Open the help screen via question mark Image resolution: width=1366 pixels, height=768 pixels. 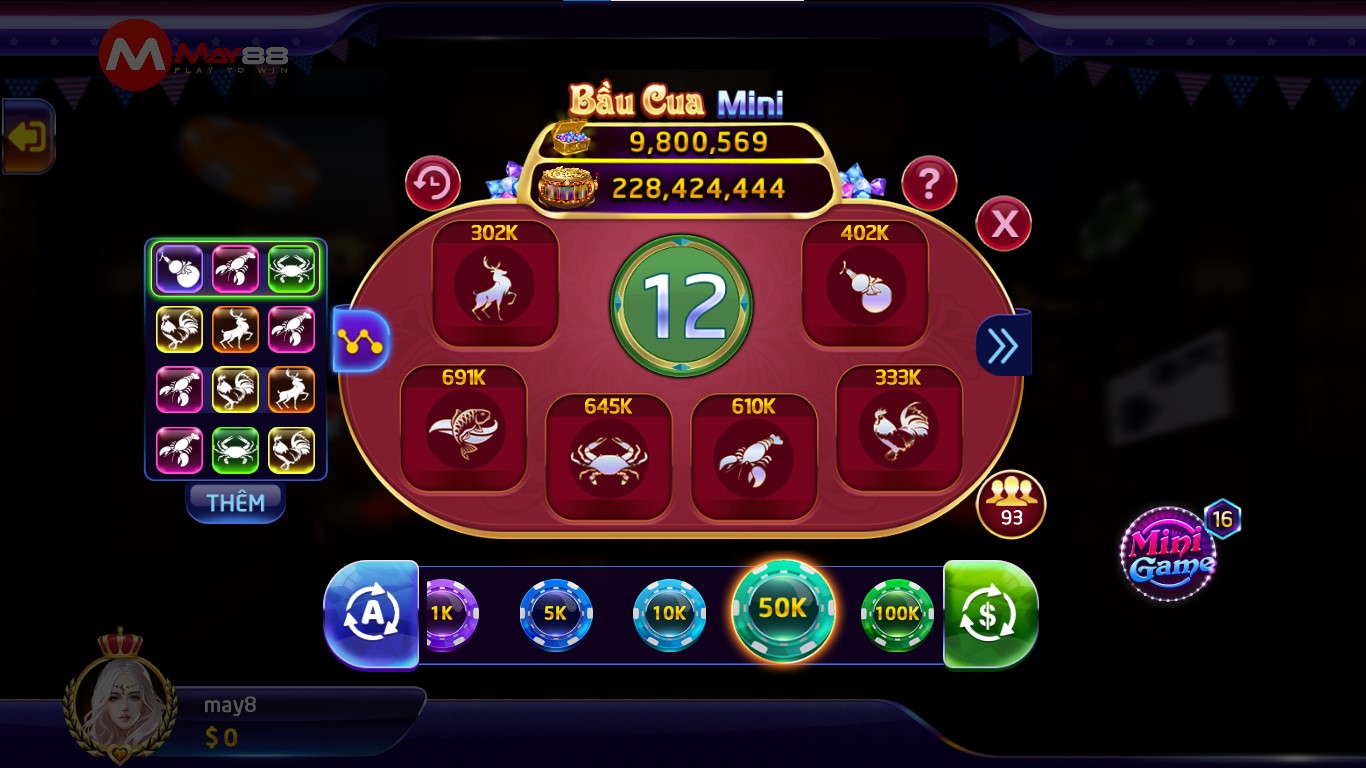928,184
